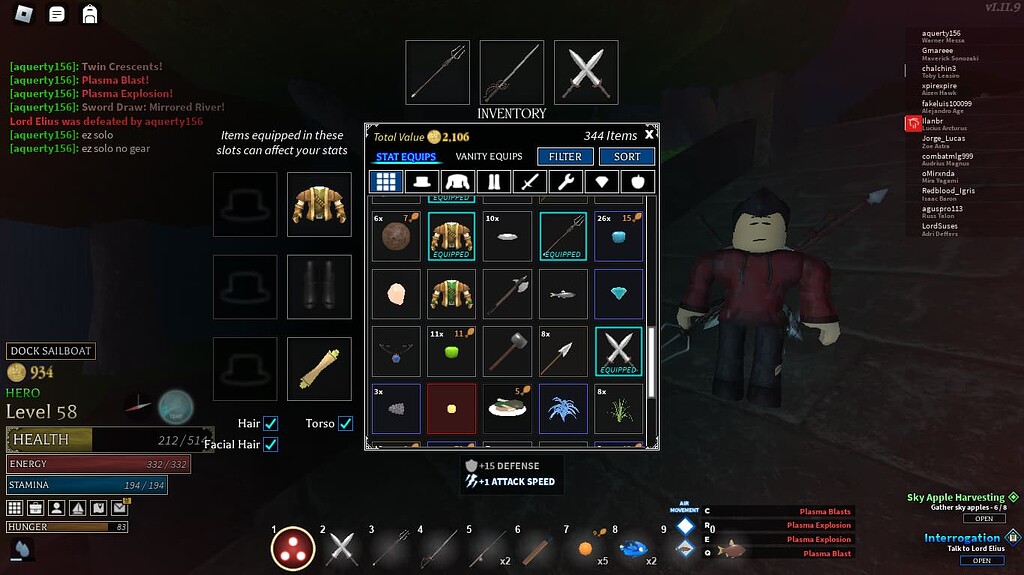
Task: Close the inventory window
Action: click(649, 134)
